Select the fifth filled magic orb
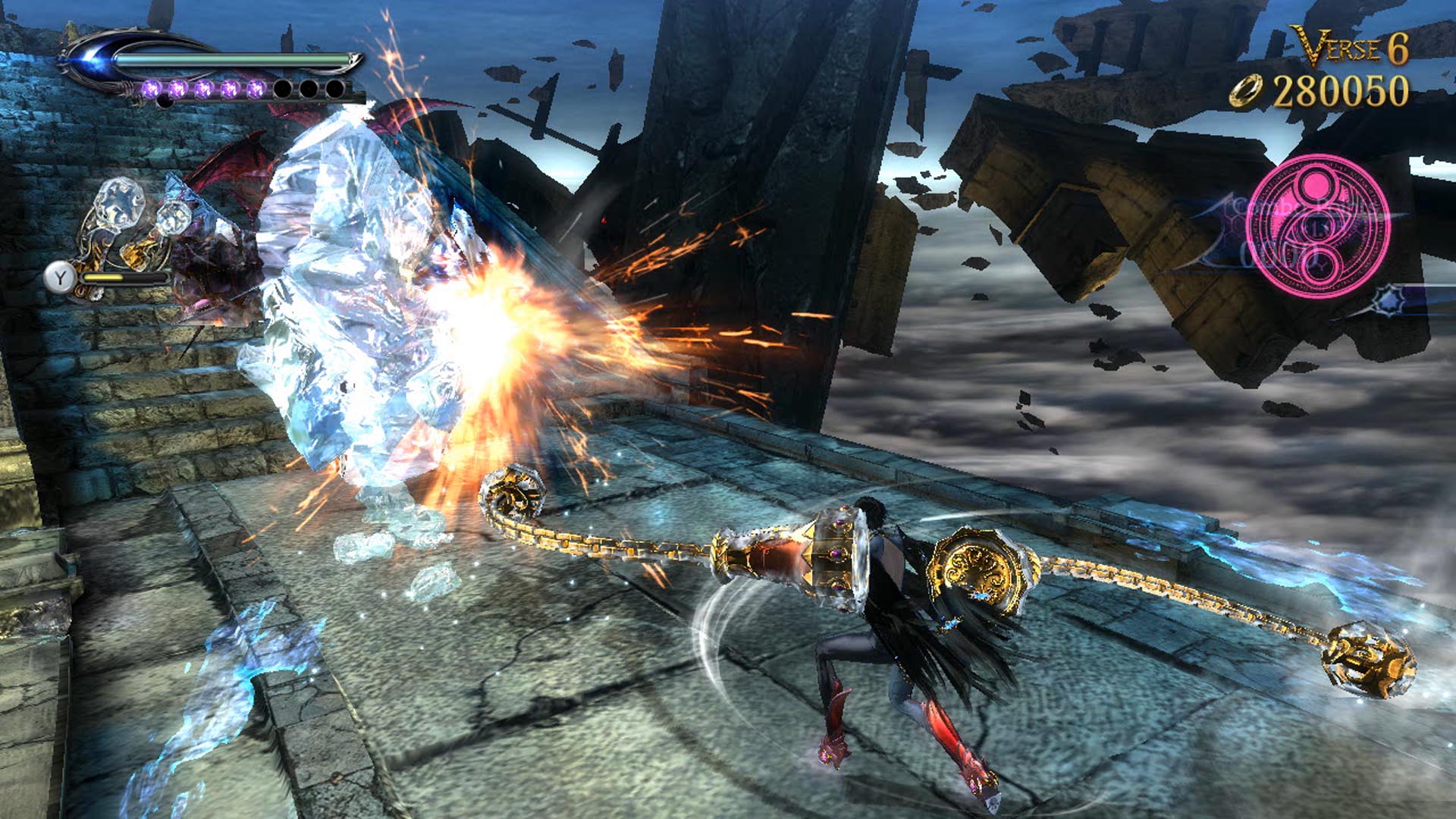Viewport: 1456px width, 819px height. 257,89
